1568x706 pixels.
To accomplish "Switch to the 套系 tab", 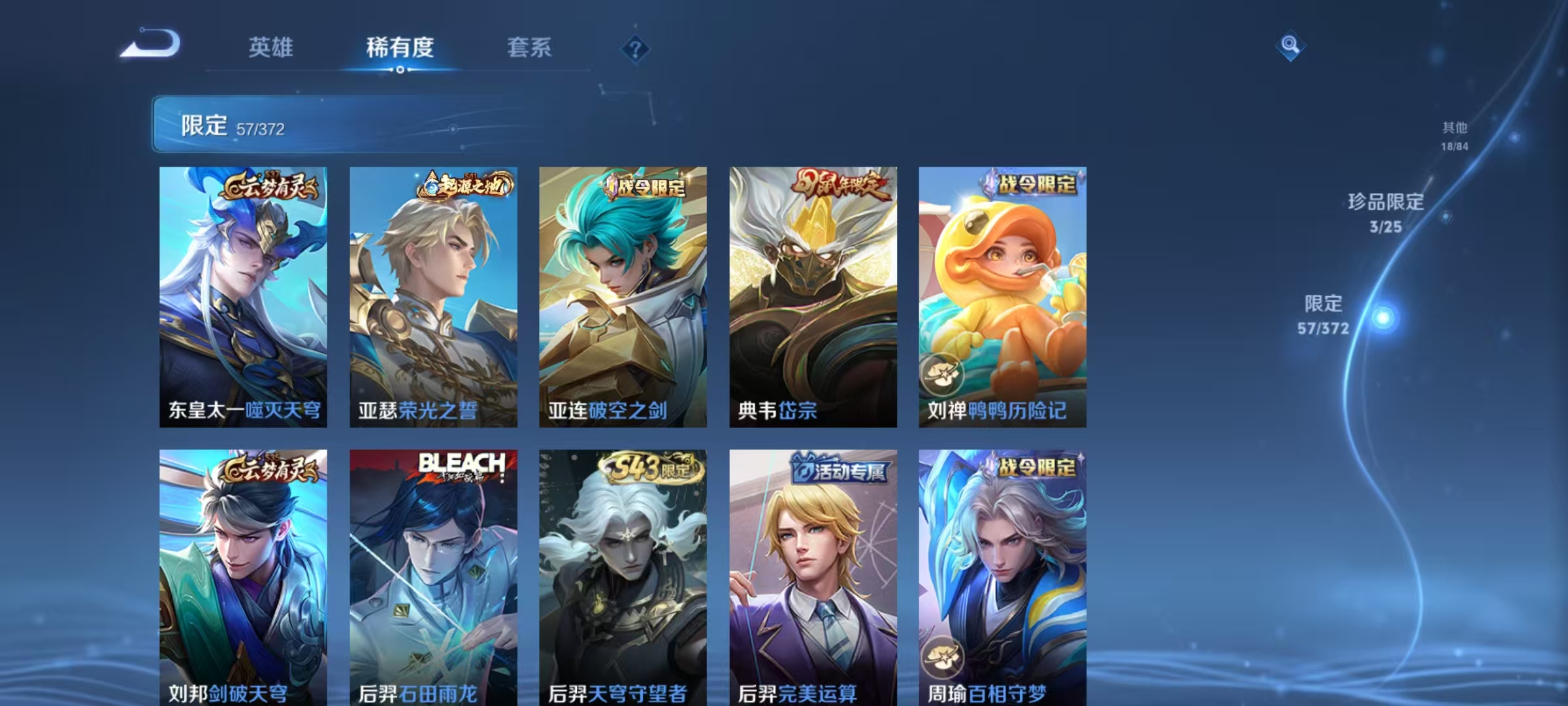I will coord(529,47).
